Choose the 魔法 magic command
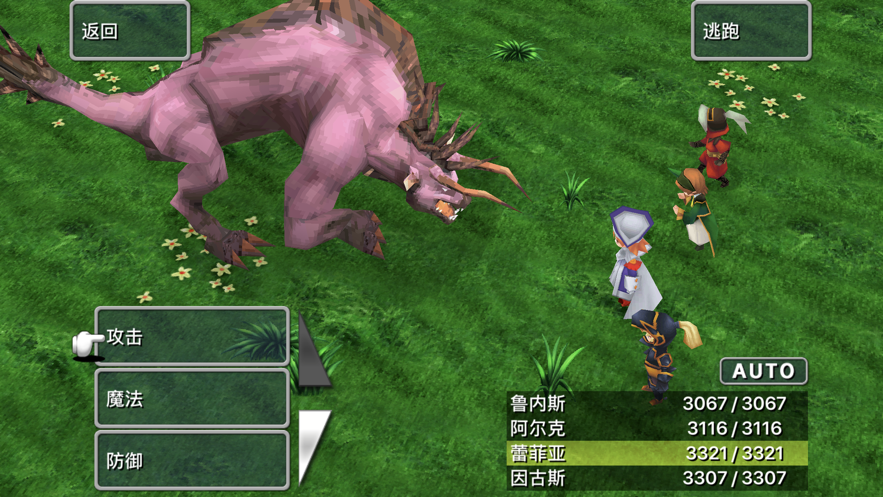Image resolution: width=883 pixels, height=497 pixels. [192, 399]
